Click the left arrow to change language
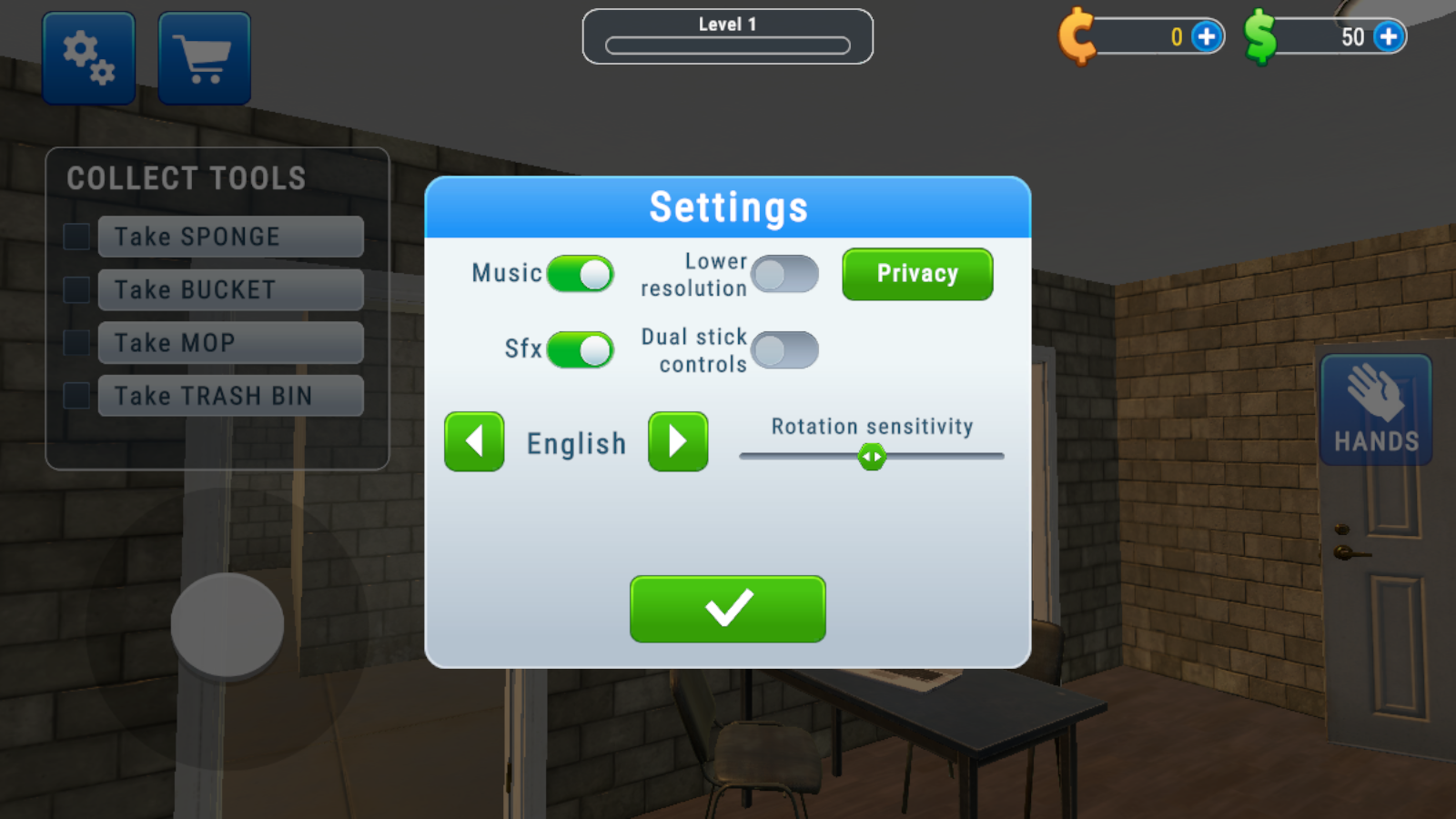Viewport: 1456px width, 819px height. [x=473, y=442]
